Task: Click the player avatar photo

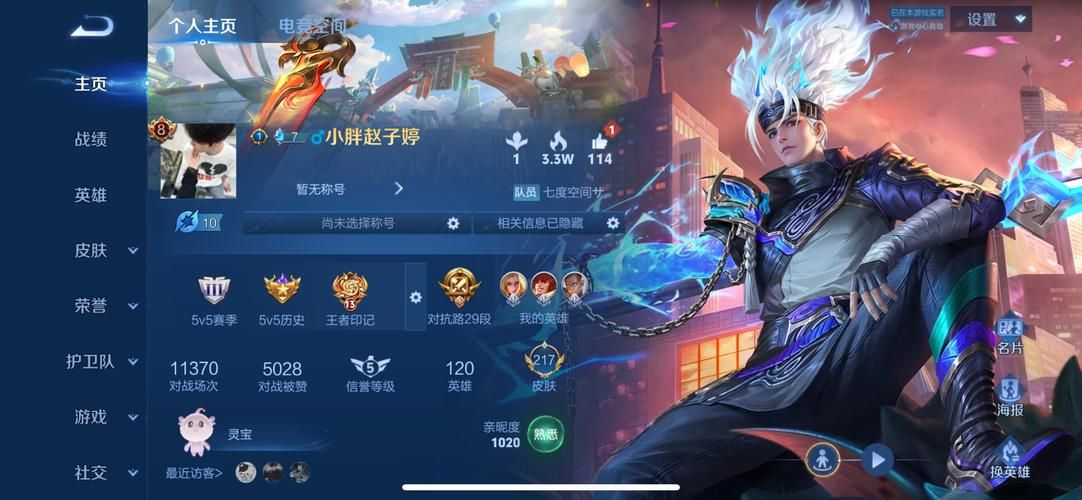Action: coord(198,161)
